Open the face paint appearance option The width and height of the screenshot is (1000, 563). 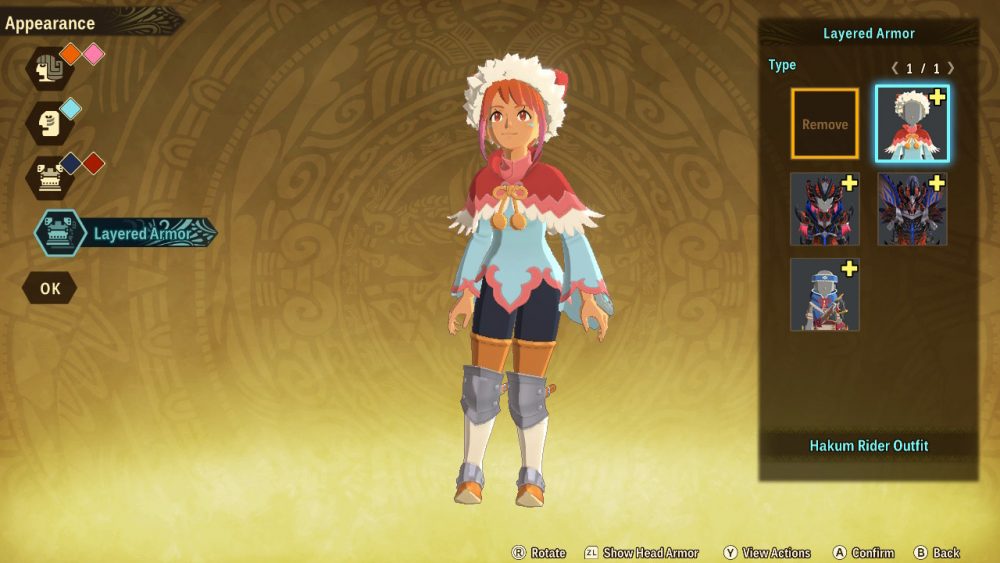coord(48,122)
